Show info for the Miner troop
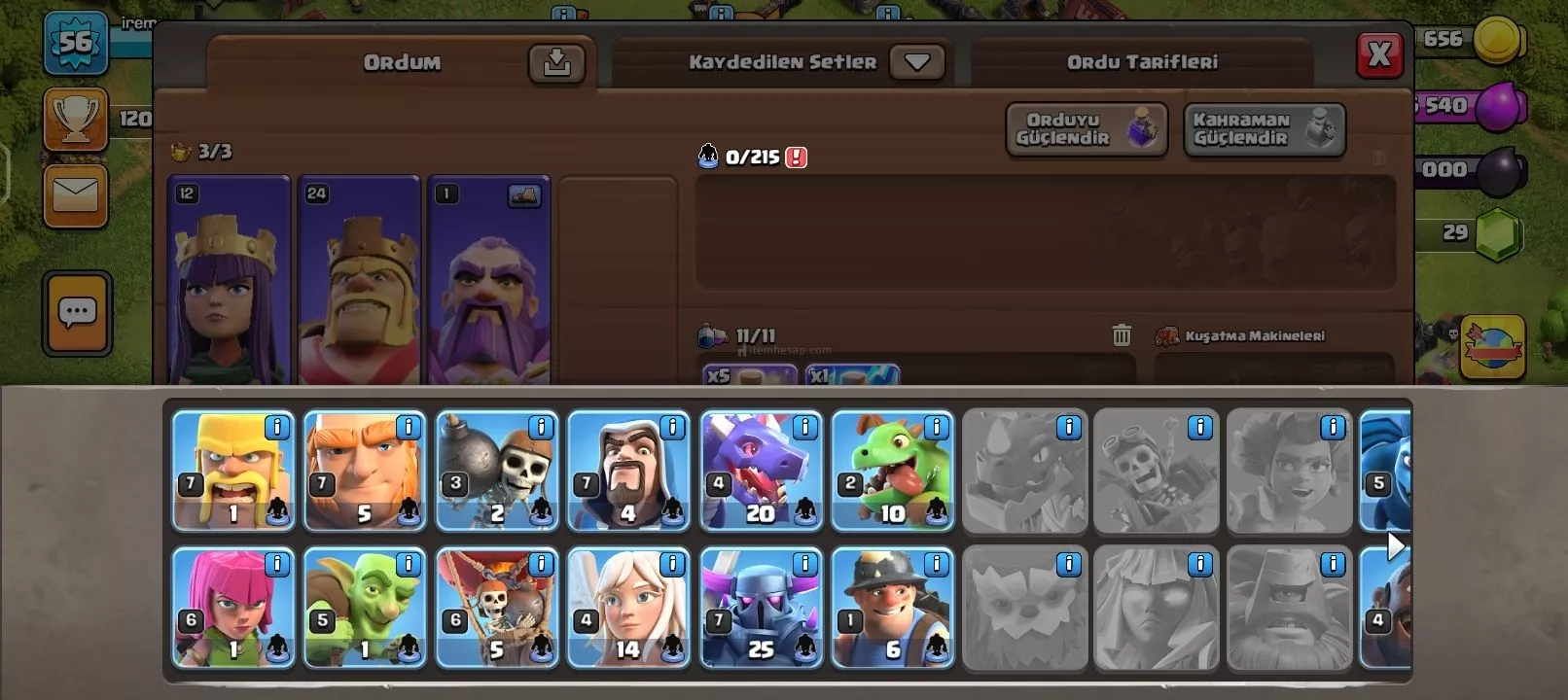The height and width of the screenshot is (700, 1568). pos(937,564)
